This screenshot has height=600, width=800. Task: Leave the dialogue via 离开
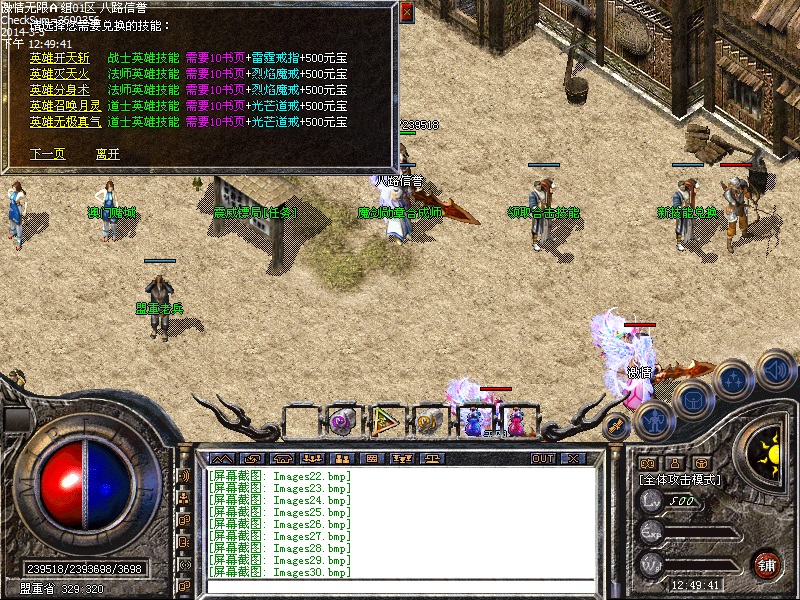107,154
